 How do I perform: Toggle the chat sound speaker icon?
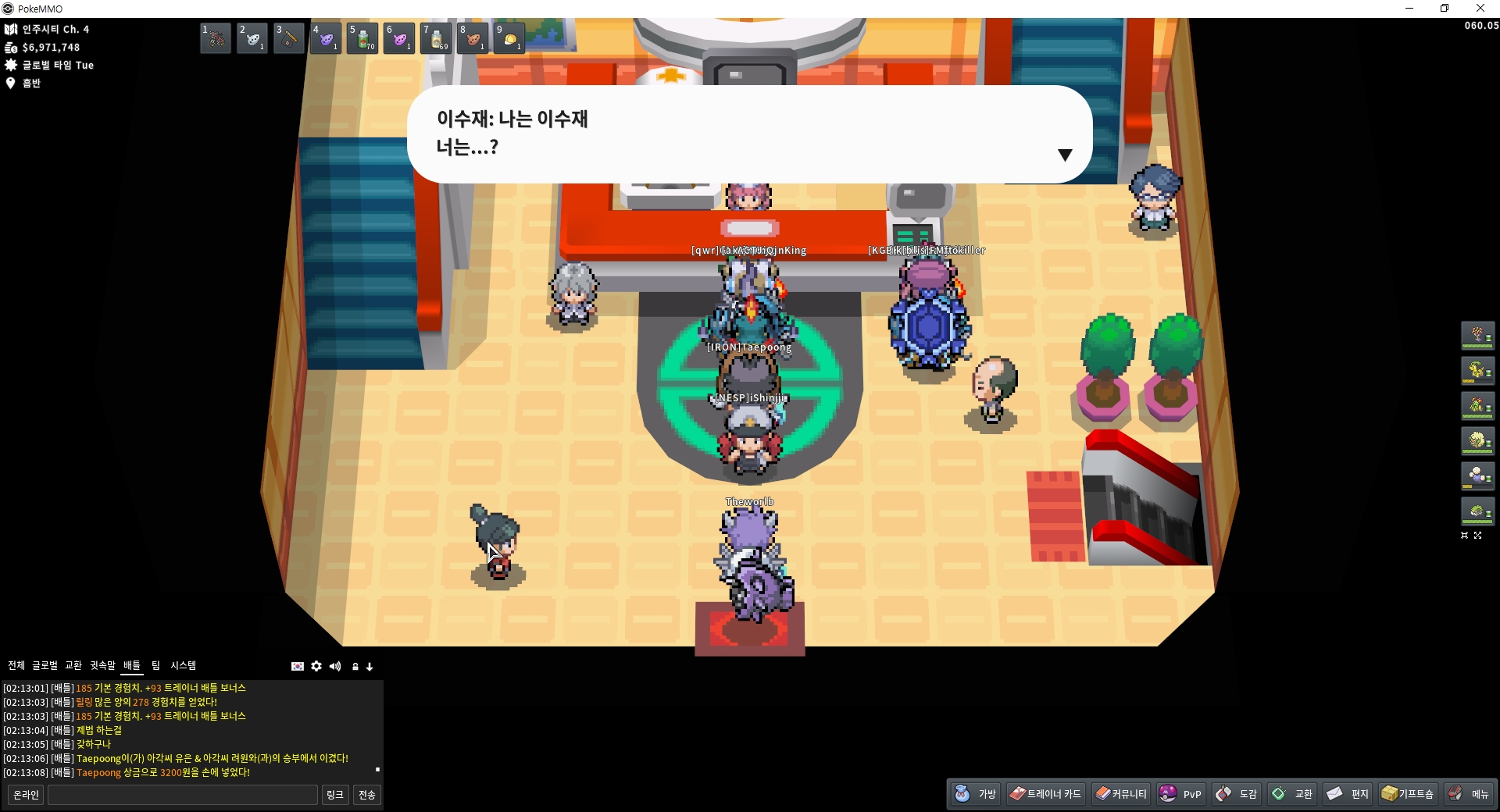[x=335, y=666]
